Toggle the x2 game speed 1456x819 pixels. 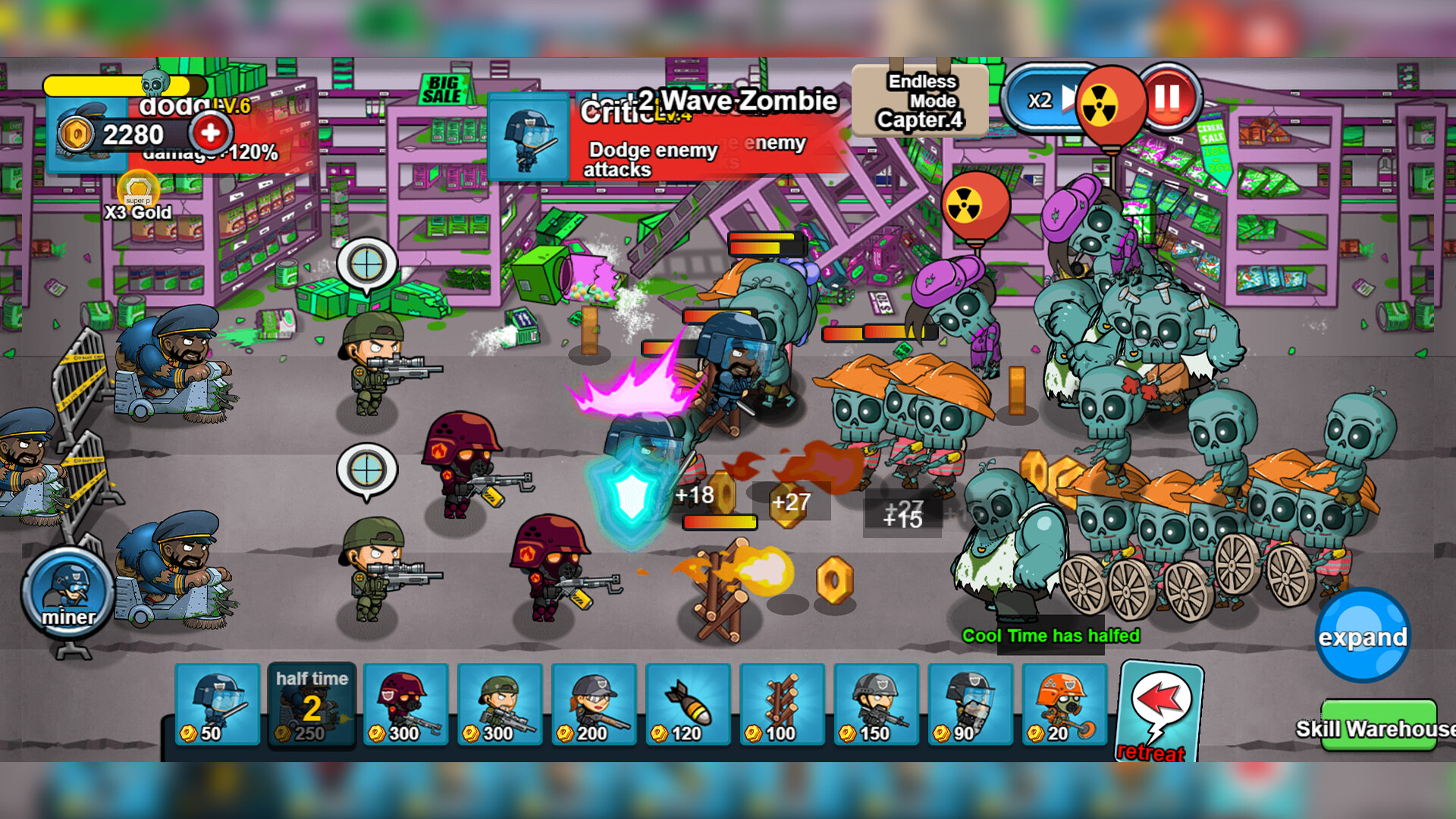click(1041, 101)
